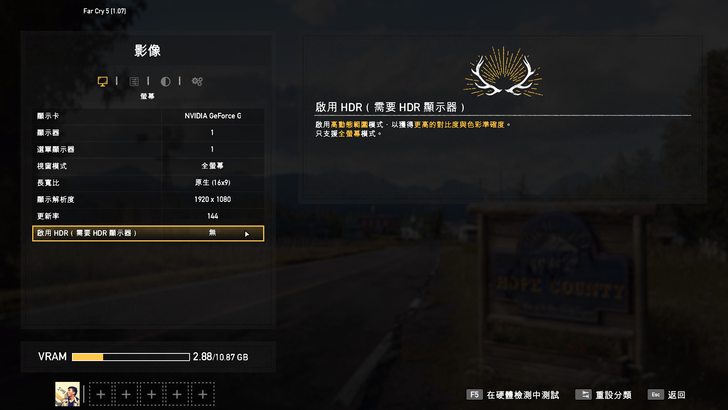Viewport: 728px width, 410px height.
Task: Go back with the 返回 button
Action: pyautogui.click(x=668, y=395)
